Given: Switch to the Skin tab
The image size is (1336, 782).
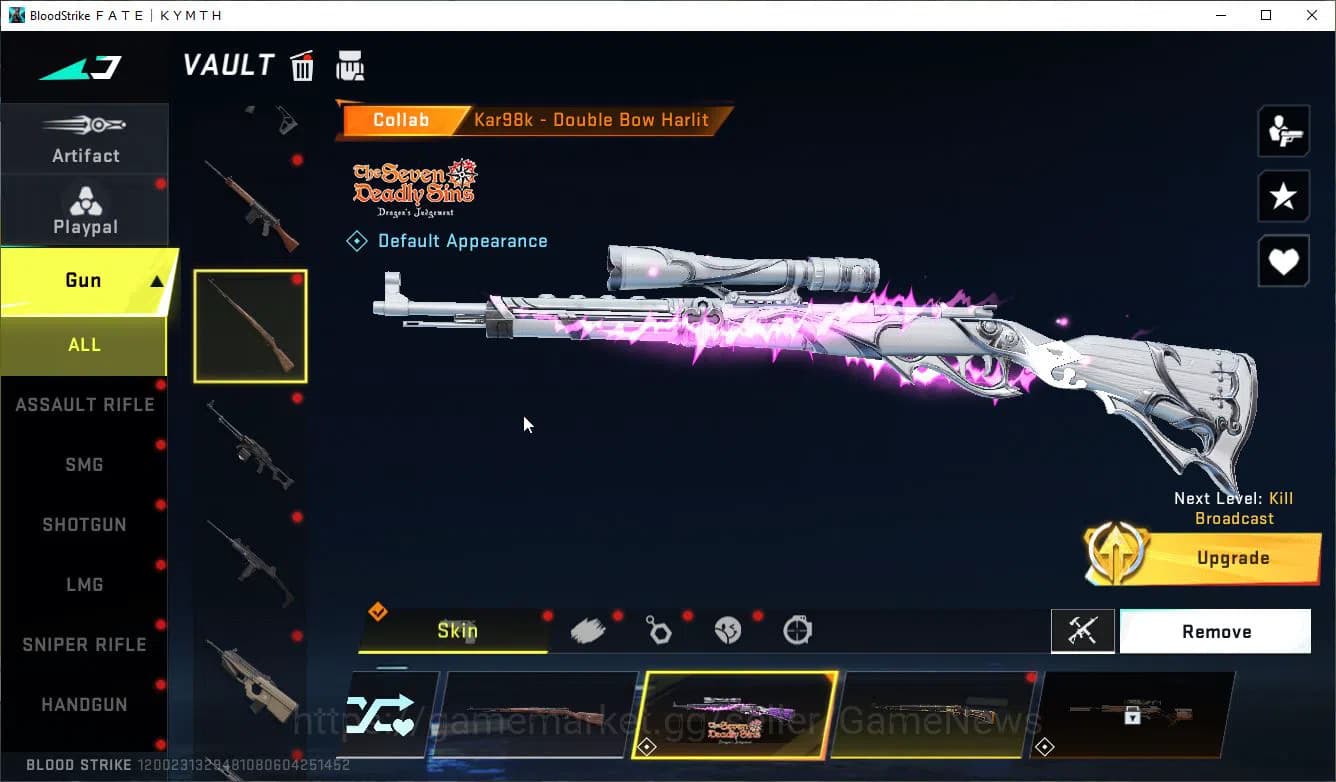Looking at the screenshot, I should [x=457, y=631].
